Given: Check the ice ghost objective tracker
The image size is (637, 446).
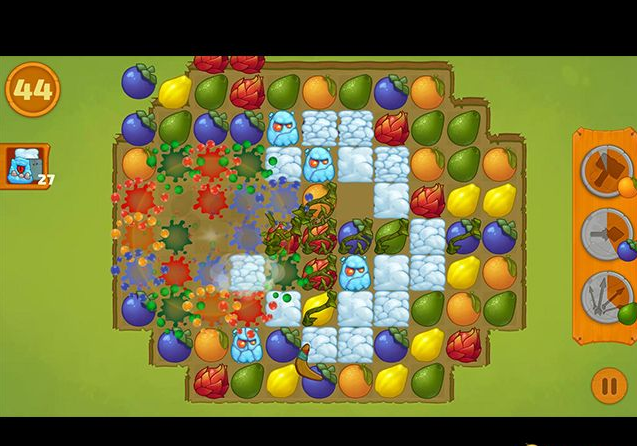Looking at the screenshot, I should tap(25, 166).
